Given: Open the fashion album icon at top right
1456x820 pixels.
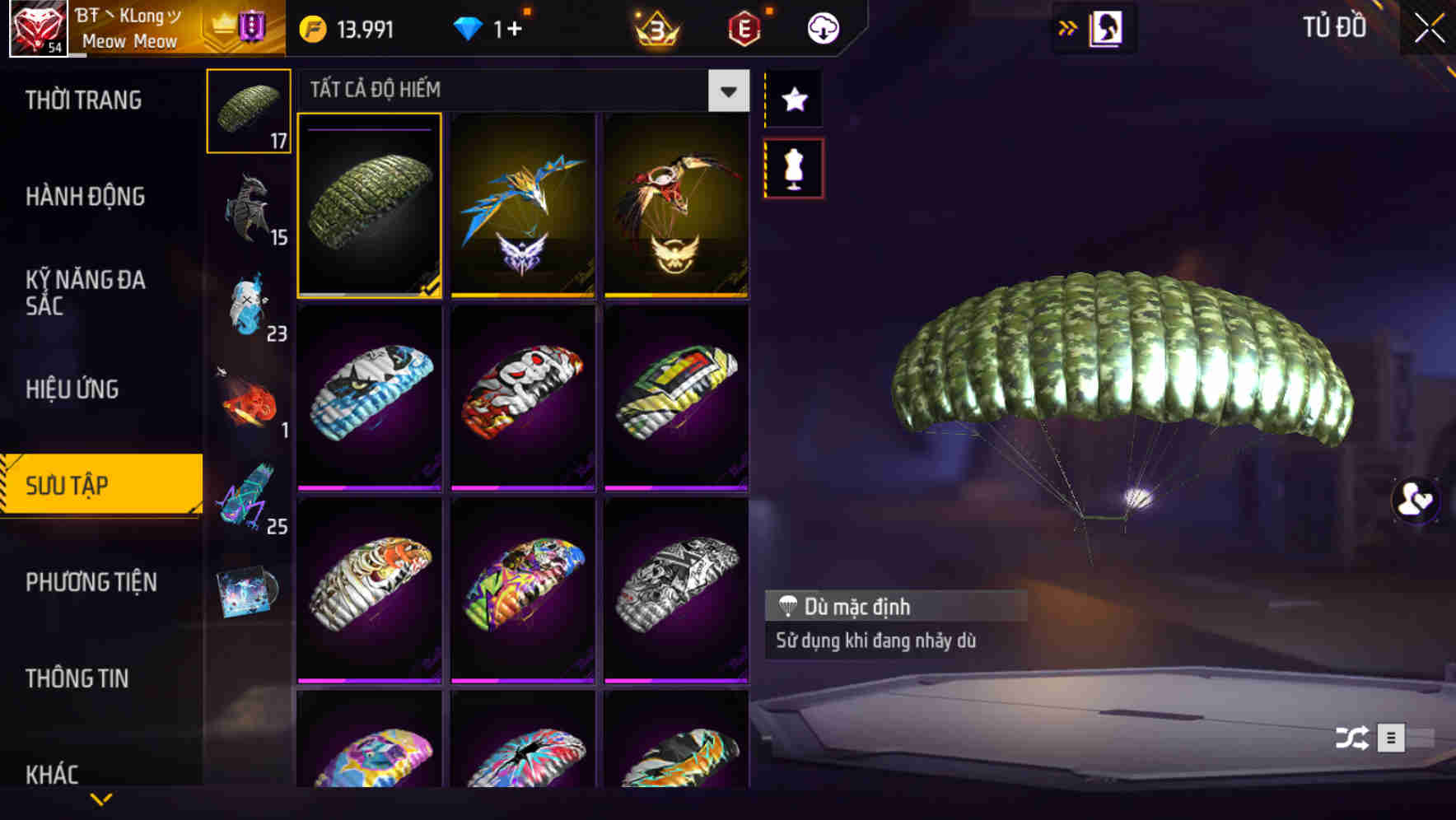Looking at the screenshot, I should coord(1104,27).
